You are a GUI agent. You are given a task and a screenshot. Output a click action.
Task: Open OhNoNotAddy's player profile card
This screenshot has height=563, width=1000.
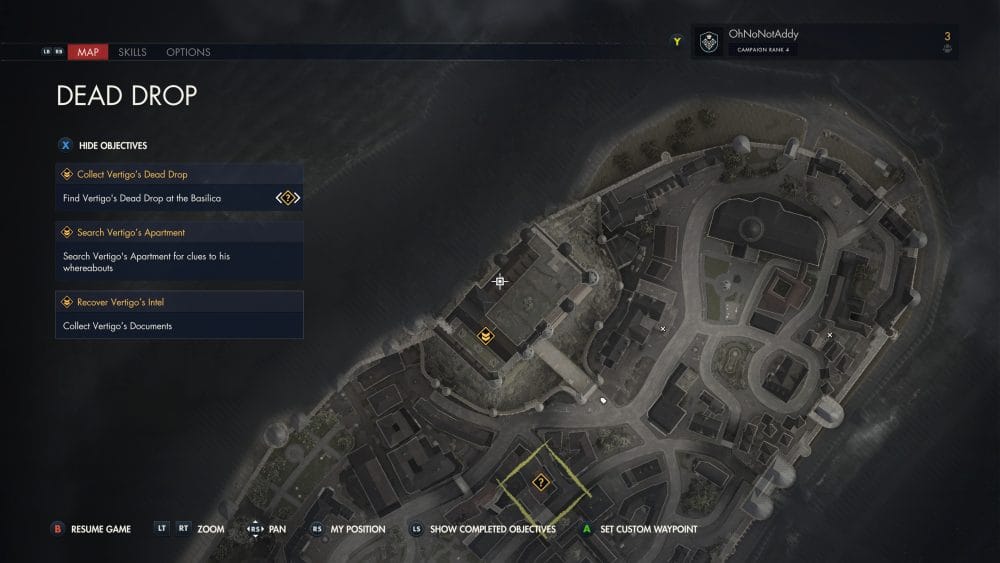tap(823, 42)
